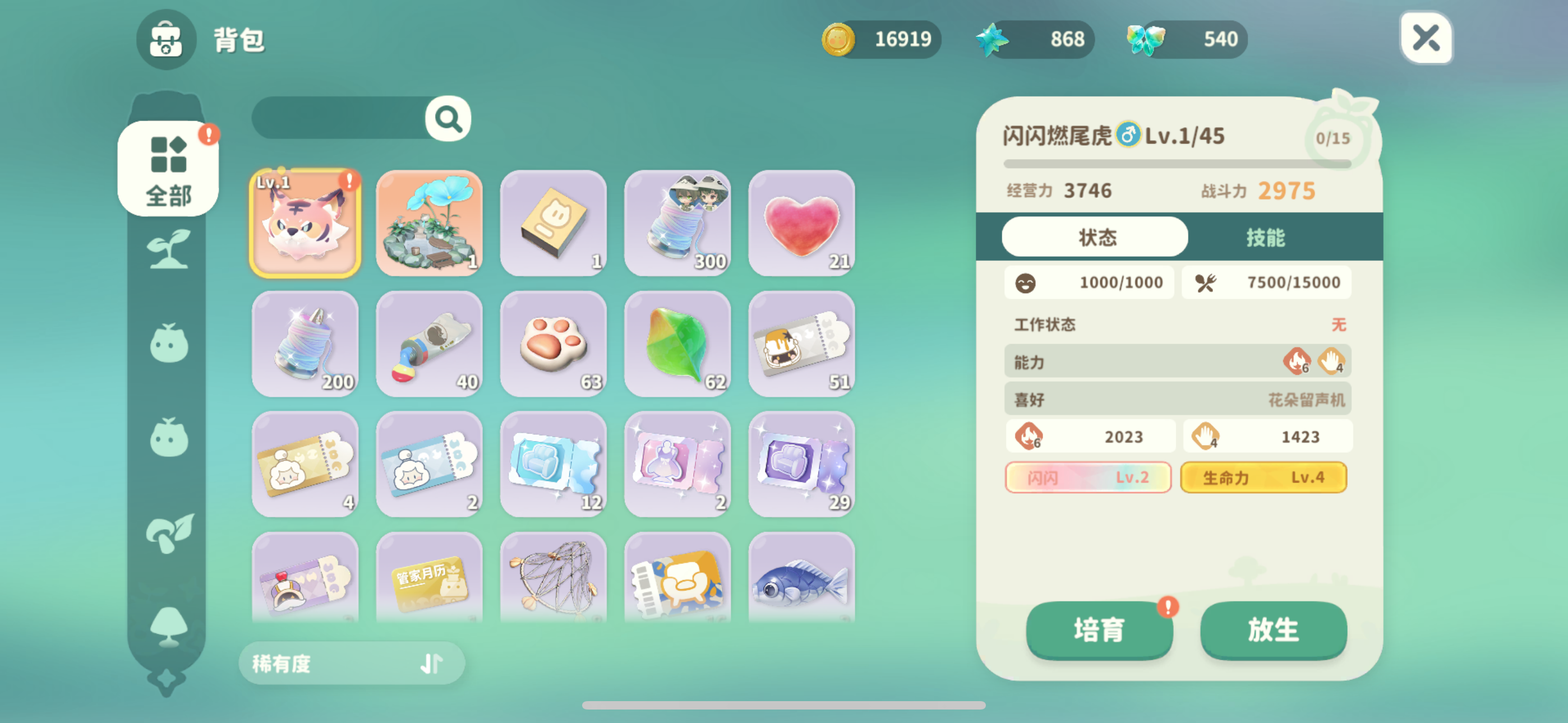点击放生按钮

coord(1274,630)
